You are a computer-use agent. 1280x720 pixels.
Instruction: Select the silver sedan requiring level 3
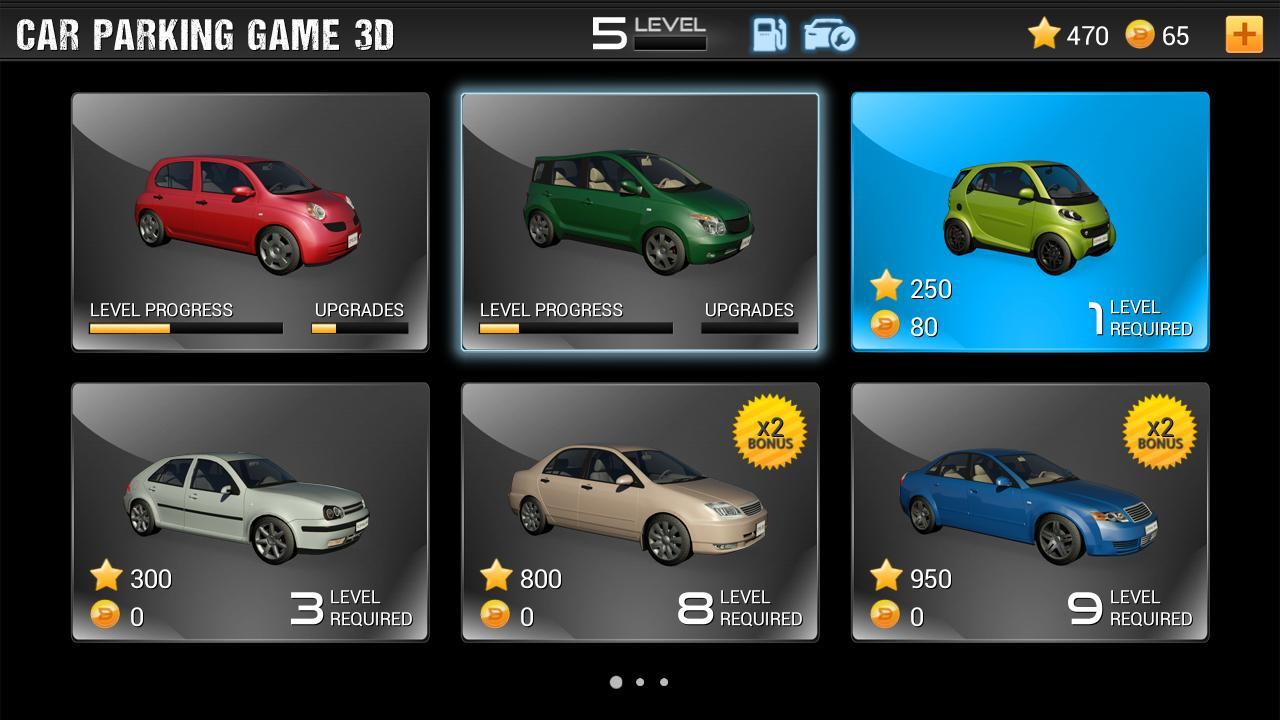(x=249, y=510)
